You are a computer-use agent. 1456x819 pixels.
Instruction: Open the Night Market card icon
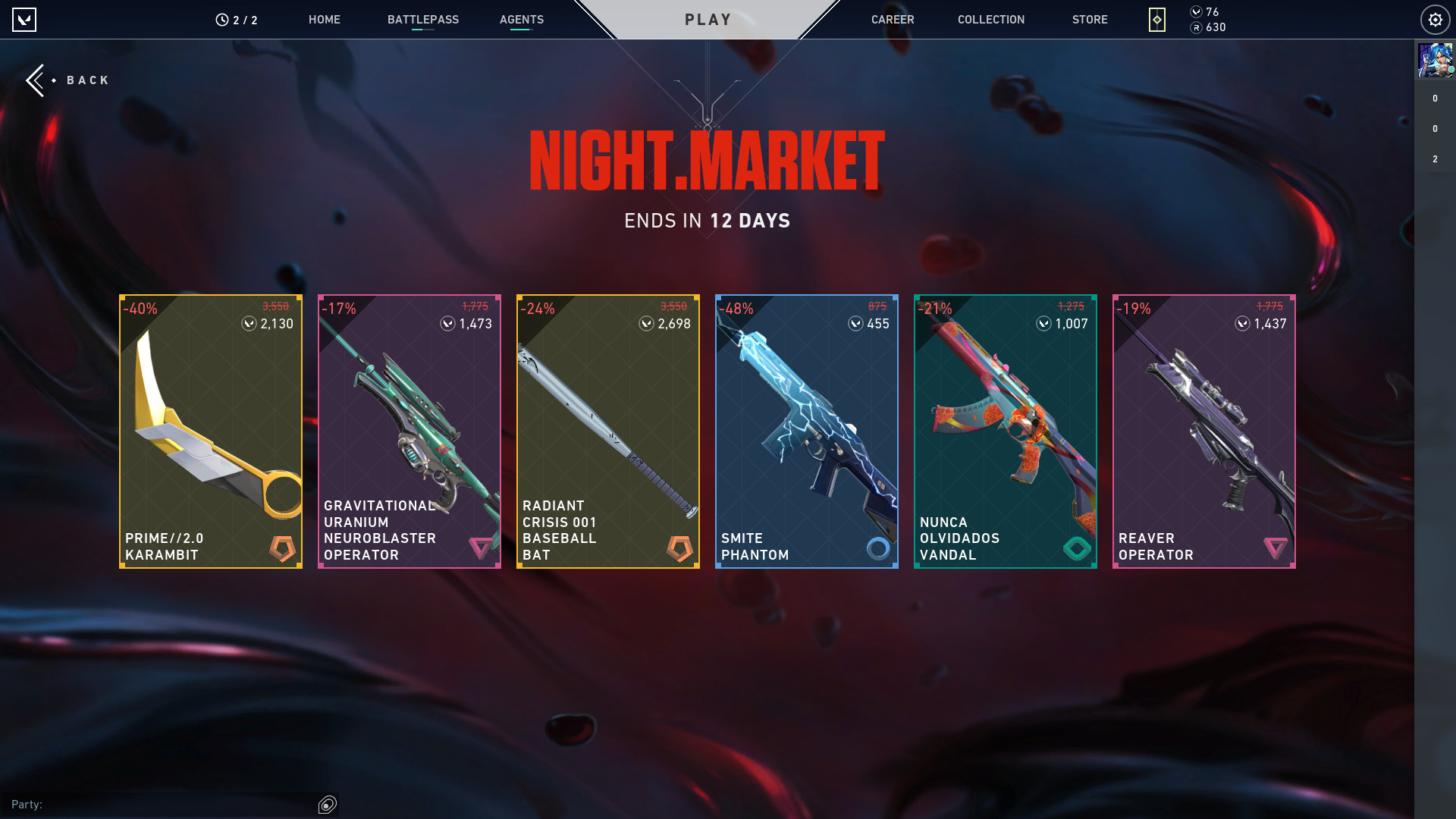pos(1156,20)
